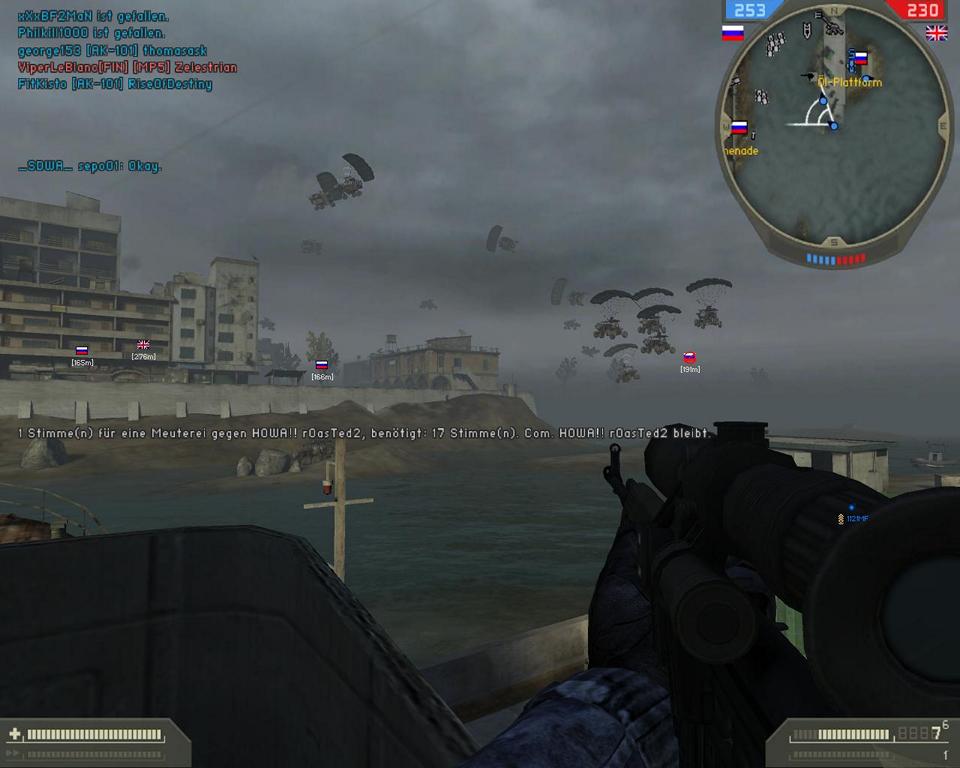Click the circular minimap
960x768 pixels.
pos(832,130)
